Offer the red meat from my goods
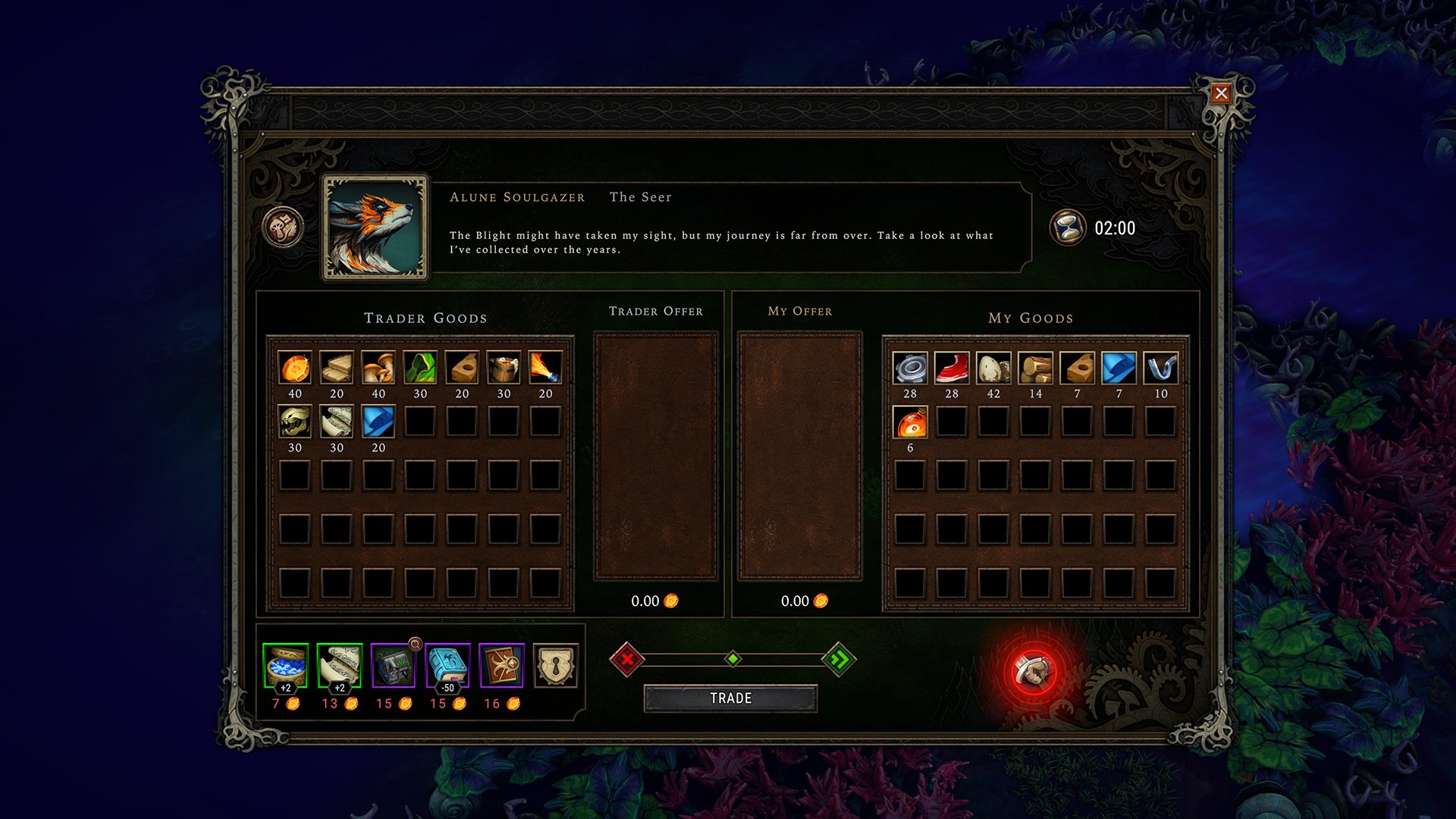1456x819 pixels. coord(952,368)
